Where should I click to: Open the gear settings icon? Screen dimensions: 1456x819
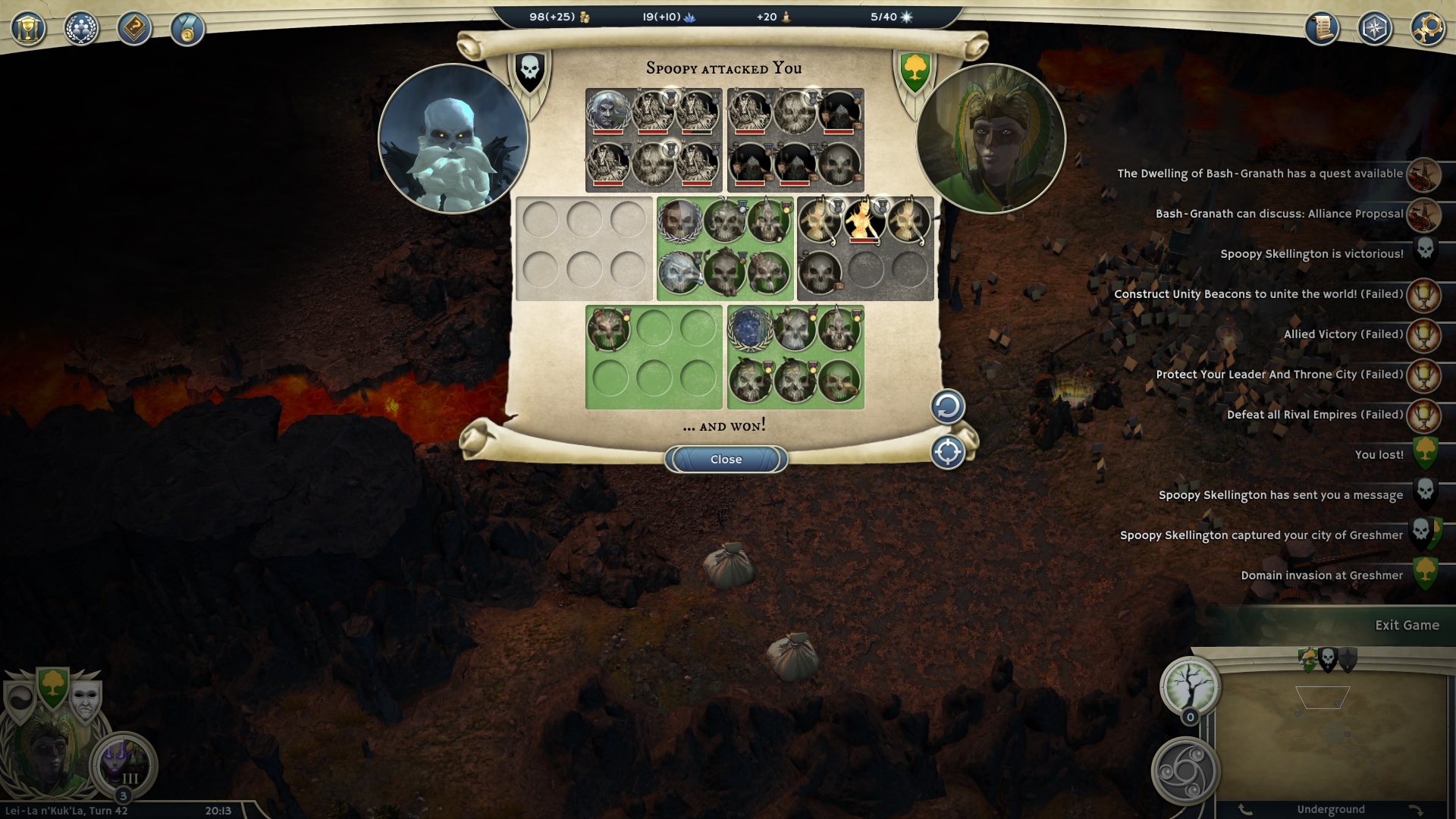click(1427, 29)
